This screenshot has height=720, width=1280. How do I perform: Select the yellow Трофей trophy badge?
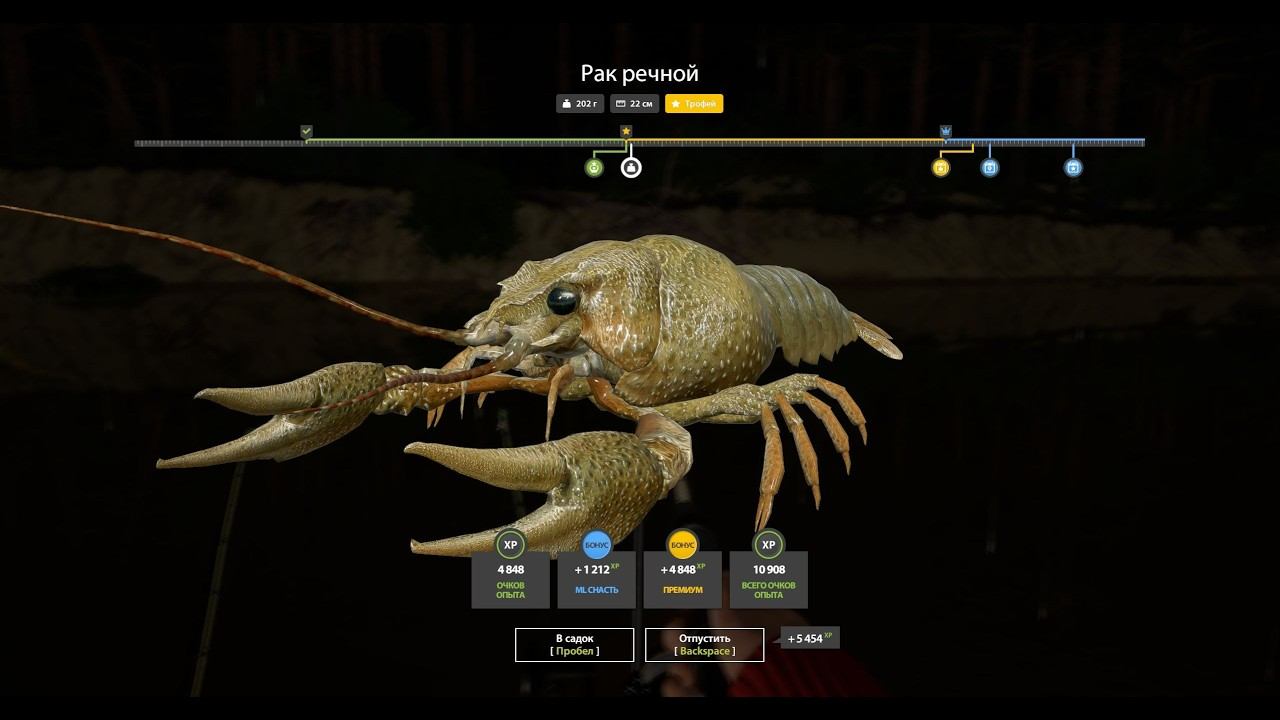tap(694, 103)
